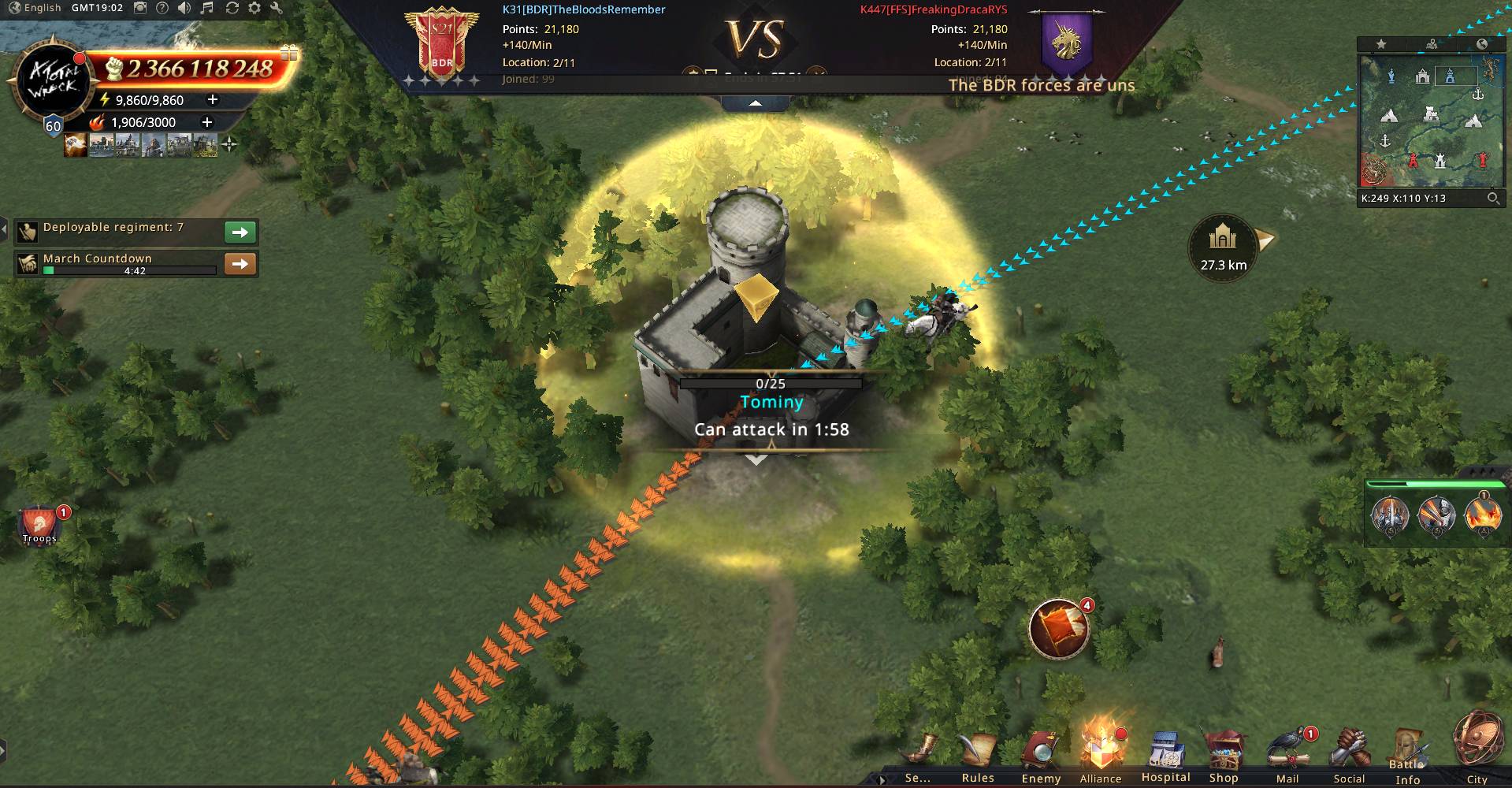Image resolution: width=1512 pixels, height=788 pixels.
Task: Add energy with the lightning plus button
Action: click(212, 100)
